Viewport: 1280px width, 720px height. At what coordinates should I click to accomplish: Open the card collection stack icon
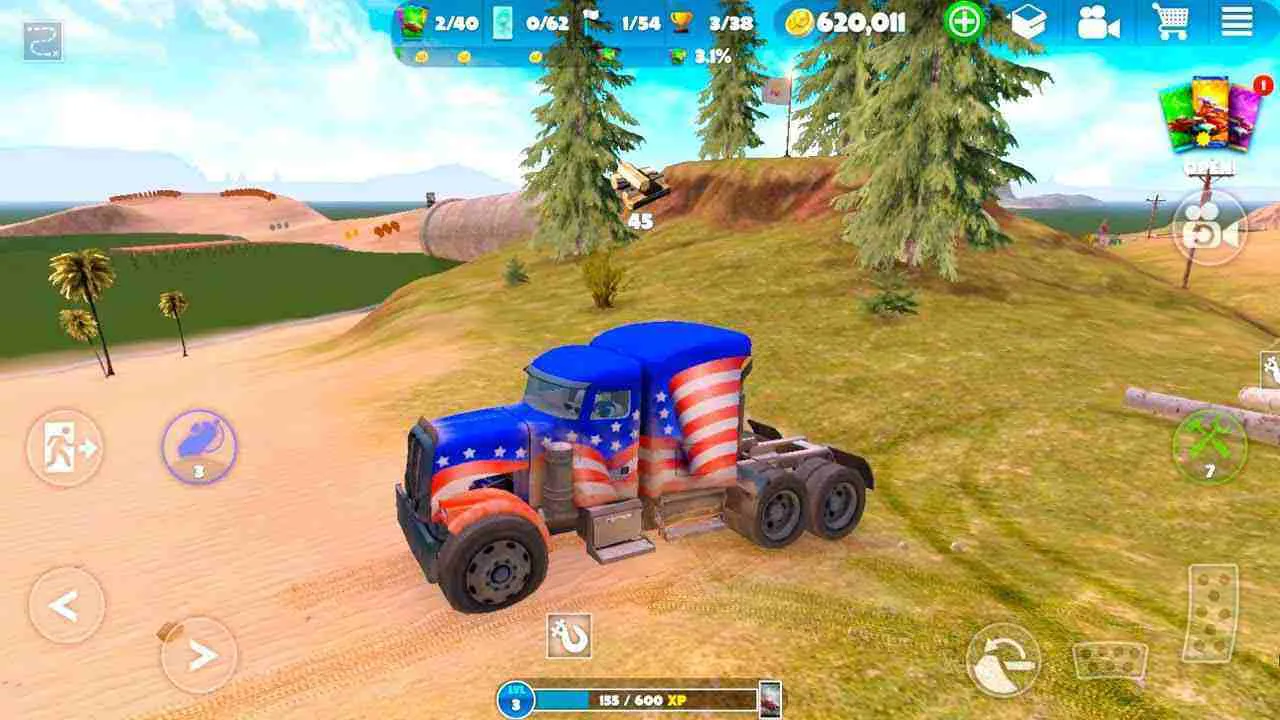coord(1029,20)
